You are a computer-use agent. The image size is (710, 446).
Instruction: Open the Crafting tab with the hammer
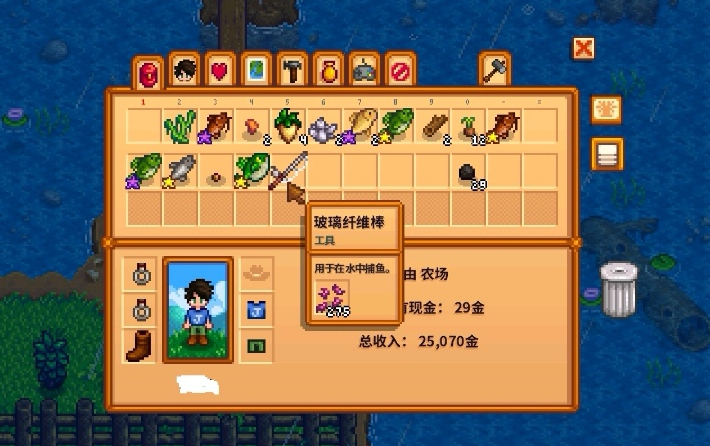(x=292, y=71)
